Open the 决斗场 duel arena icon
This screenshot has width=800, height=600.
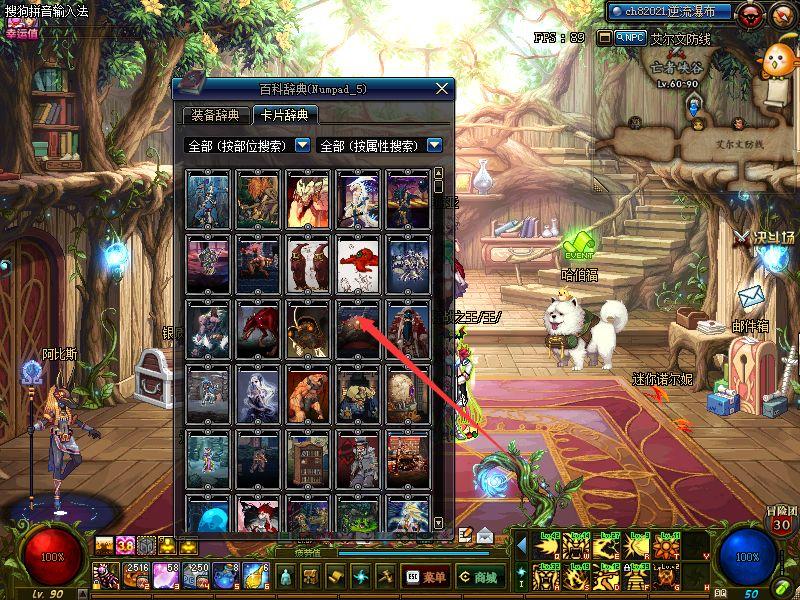(767, 239)
